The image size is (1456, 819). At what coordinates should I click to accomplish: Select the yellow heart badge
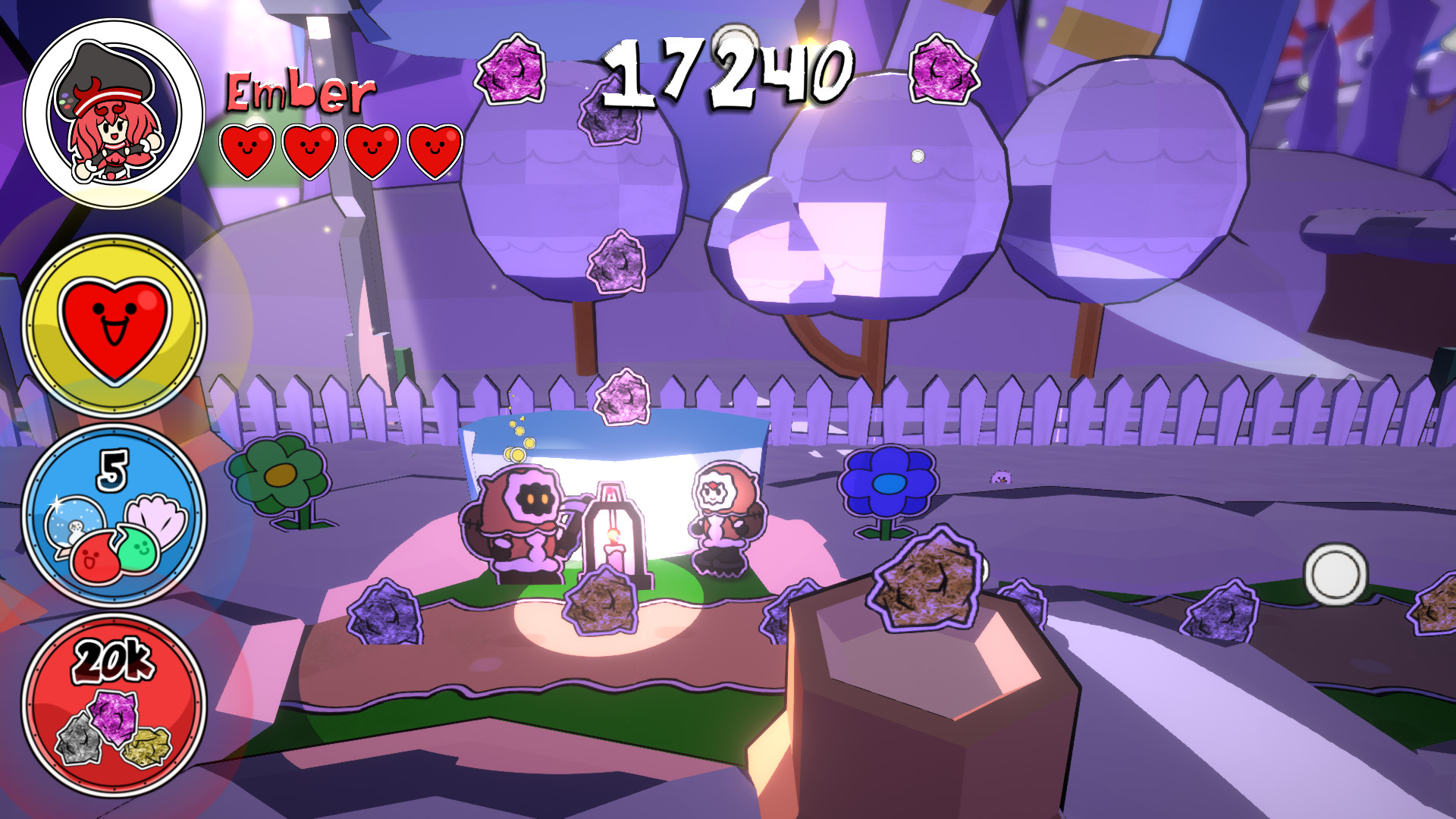115,326
